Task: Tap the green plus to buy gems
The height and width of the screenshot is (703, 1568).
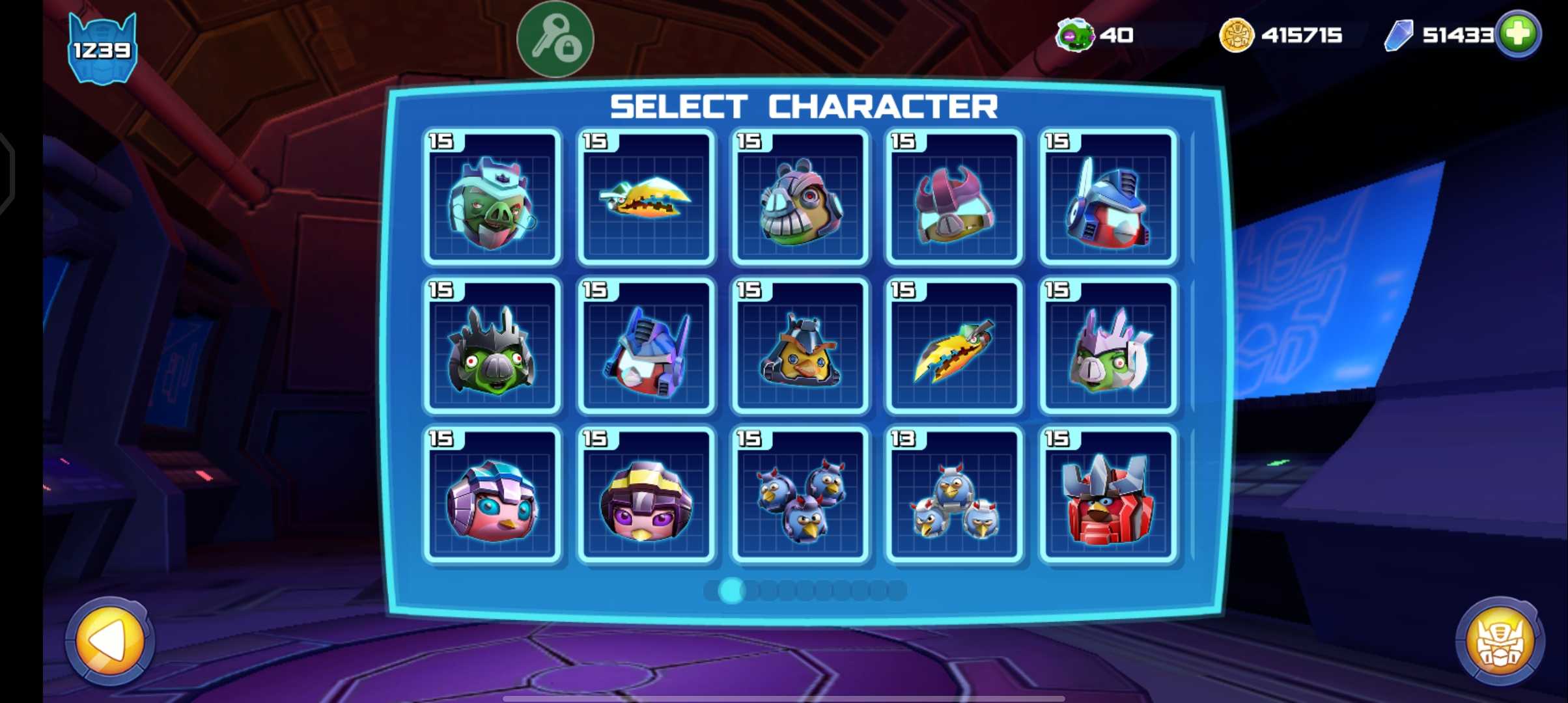Action: [1518, 34]
